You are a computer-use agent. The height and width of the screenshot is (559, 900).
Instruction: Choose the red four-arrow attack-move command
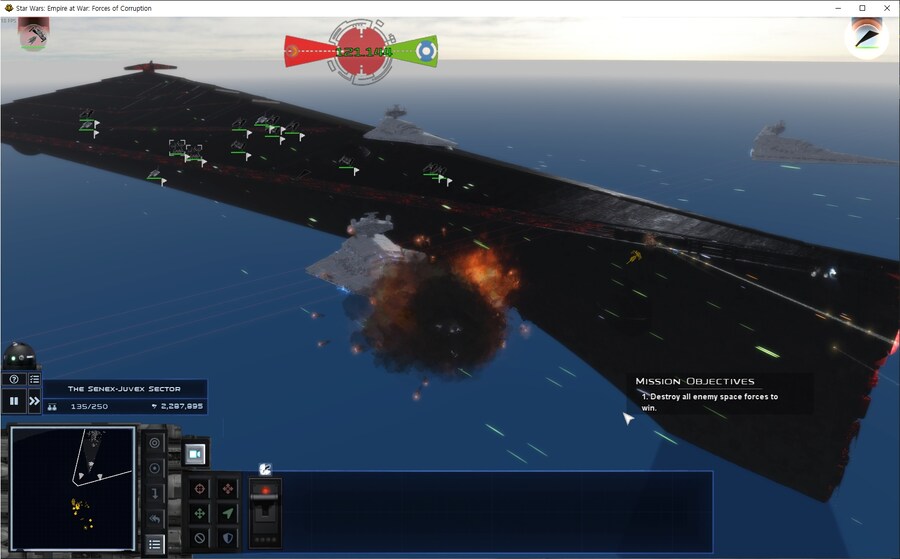coord(227,489)
